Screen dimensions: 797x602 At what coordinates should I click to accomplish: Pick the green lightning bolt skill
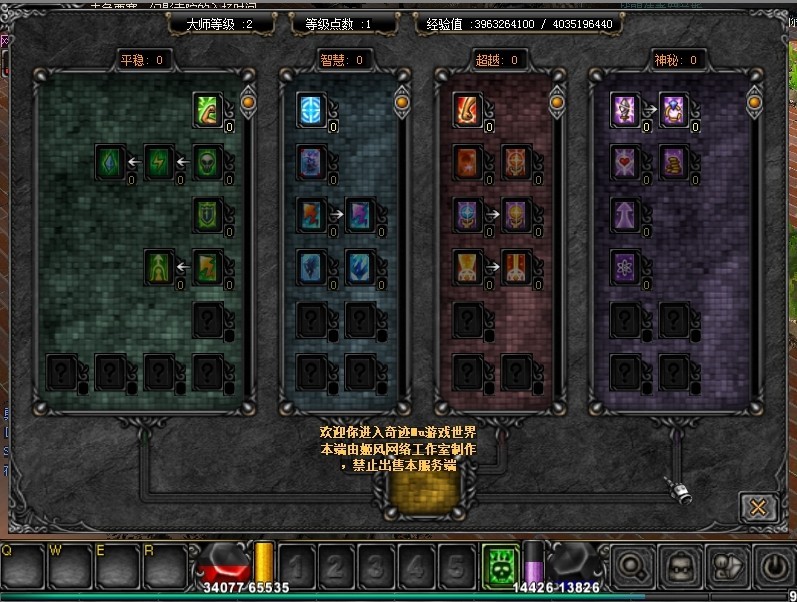click(x=159, y=161)
